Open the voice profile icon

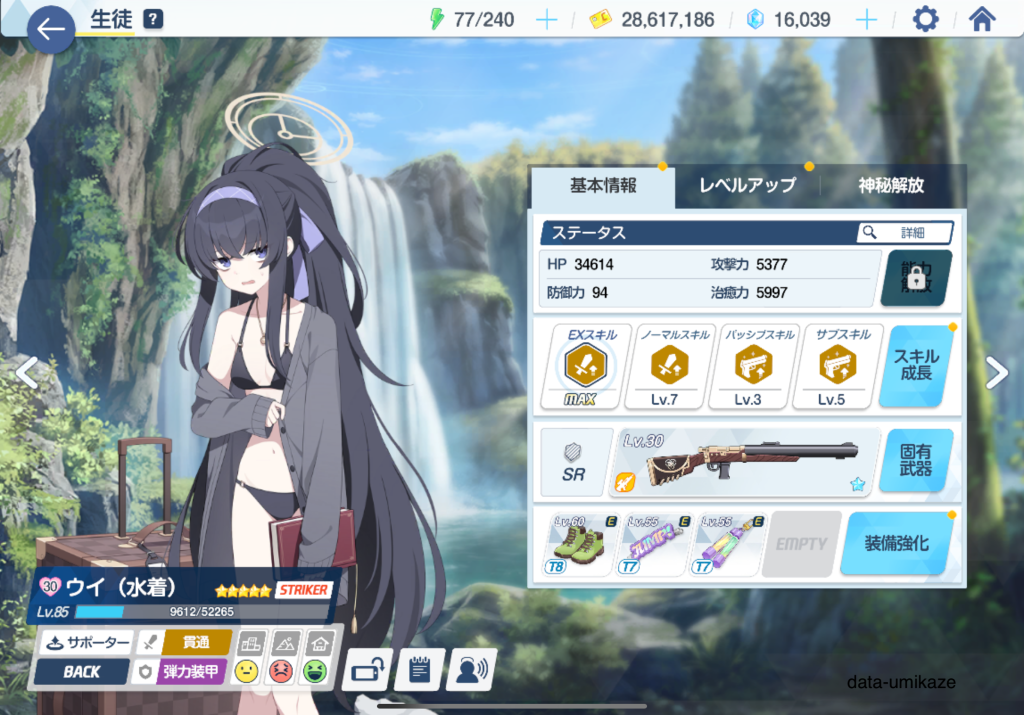tap(471, 670)
